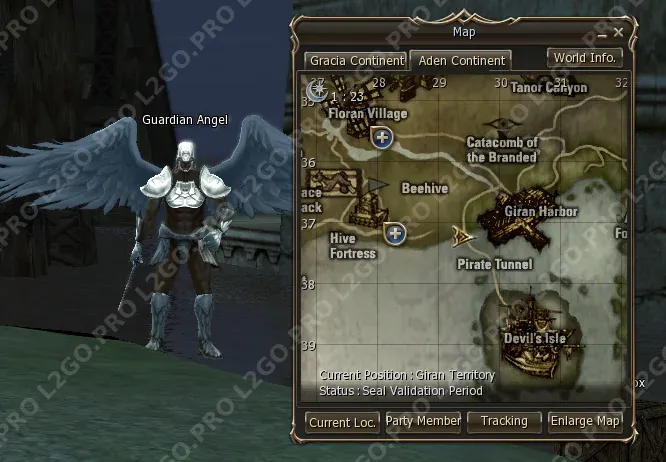This screenshot has height=462, width=666.
Task: Click the player arrow marker on map
Action: click(462, 236)
